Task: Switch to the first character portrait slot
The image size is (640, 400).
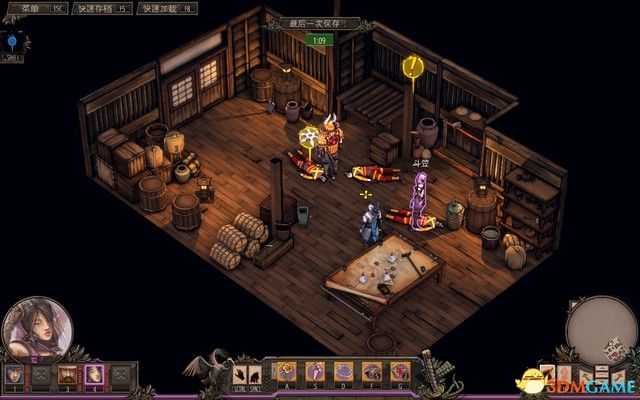Action: 14,375
